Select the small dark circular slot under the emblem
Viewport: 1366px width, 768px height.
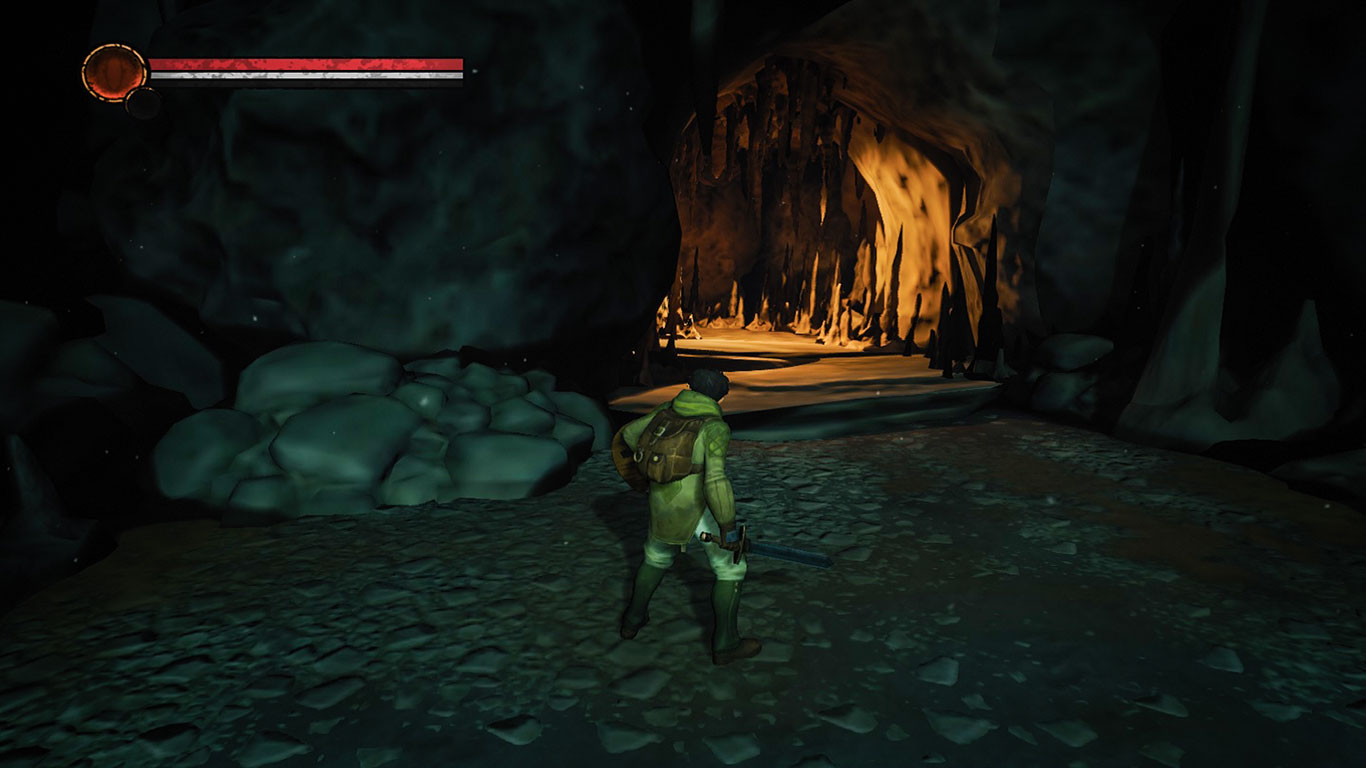click(143, 102)
